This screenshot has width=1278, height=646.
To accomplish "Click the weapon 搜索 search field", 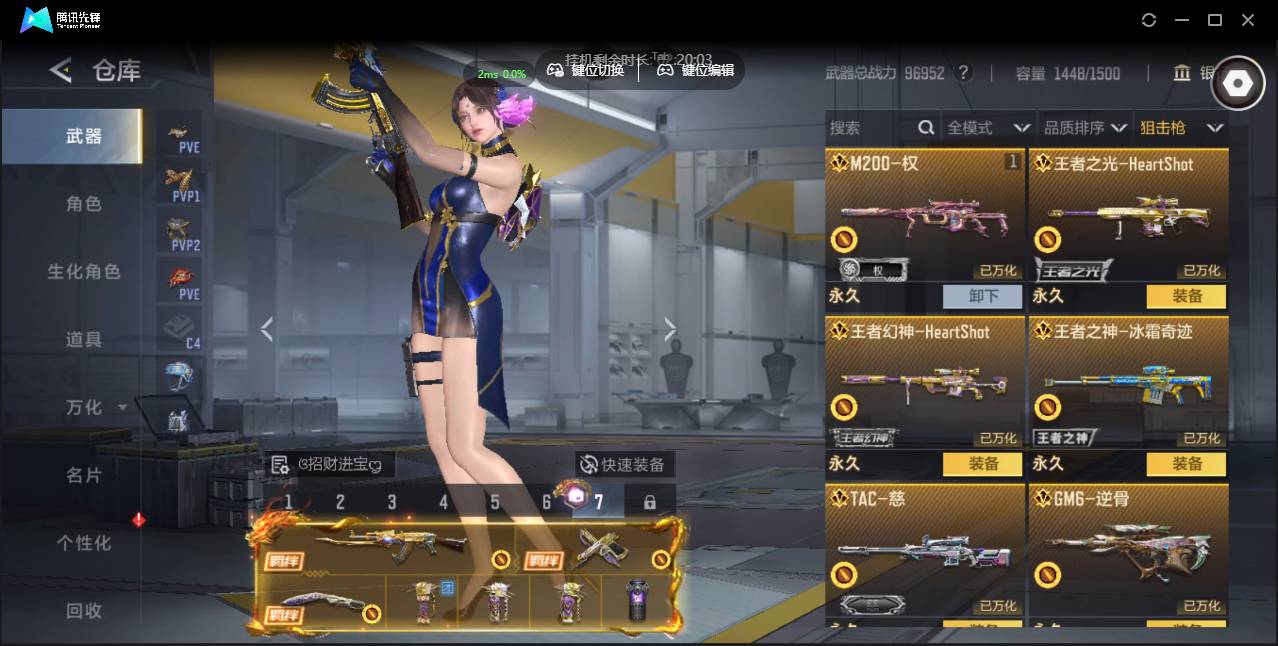I will pyautogui.click(x=872, y=128).
